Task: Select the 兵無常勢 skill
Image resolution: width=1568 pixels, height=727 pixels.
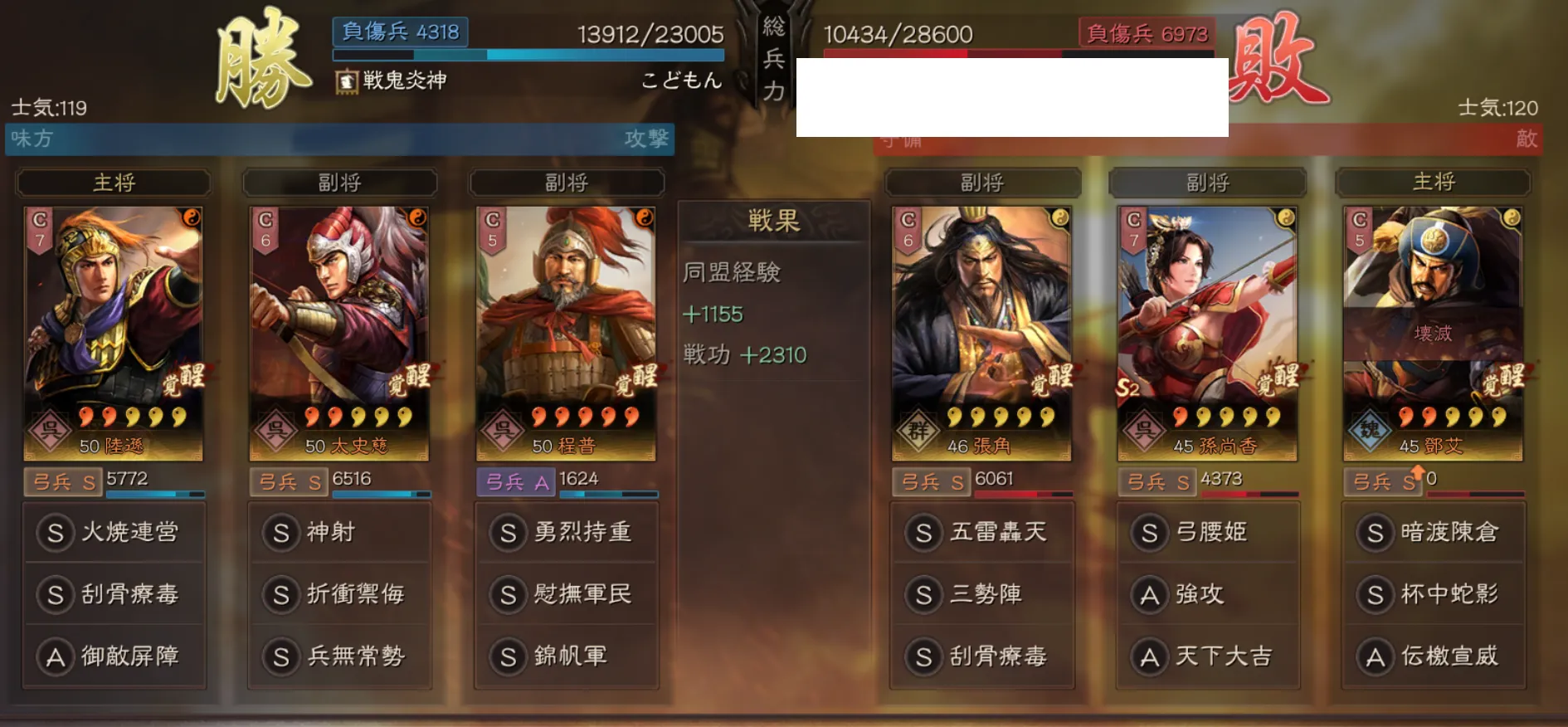Action: (340, 656)
